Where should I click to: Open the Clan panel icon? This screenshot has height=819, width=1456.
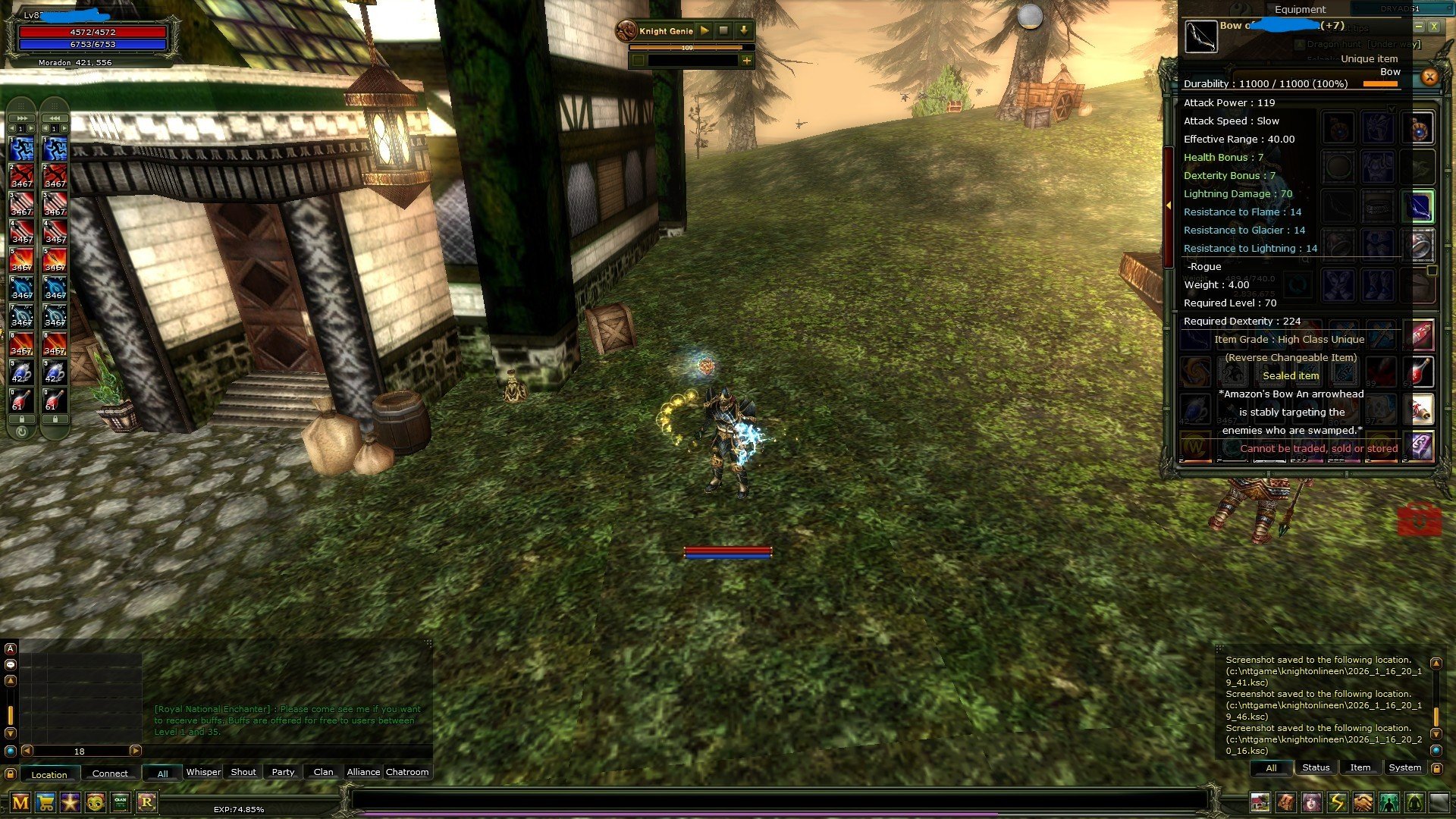[121, 802]
